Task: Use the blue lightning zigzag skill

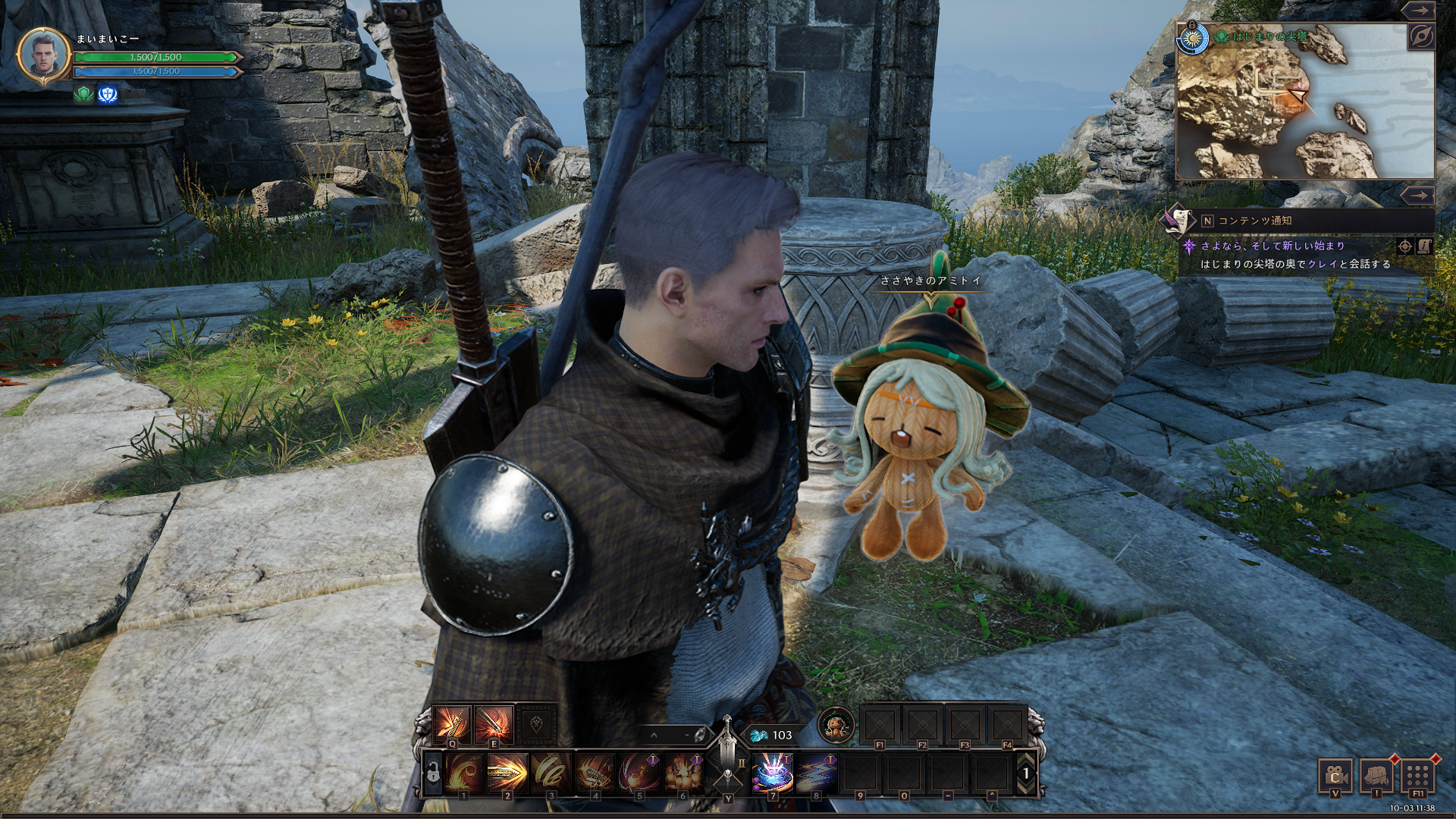Action: point(816,773)
